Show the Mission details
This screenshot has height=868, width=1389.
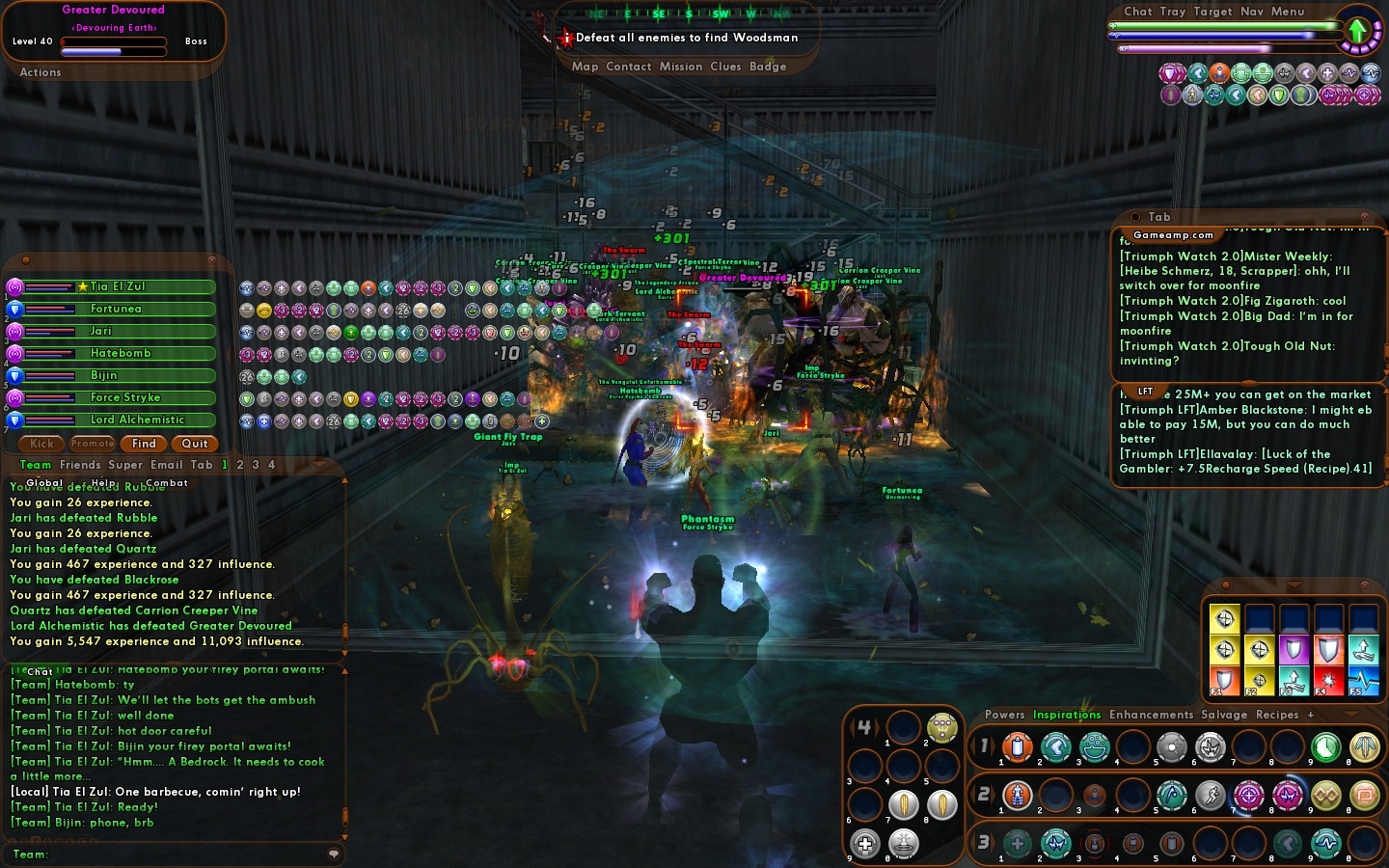coord(681,67)
